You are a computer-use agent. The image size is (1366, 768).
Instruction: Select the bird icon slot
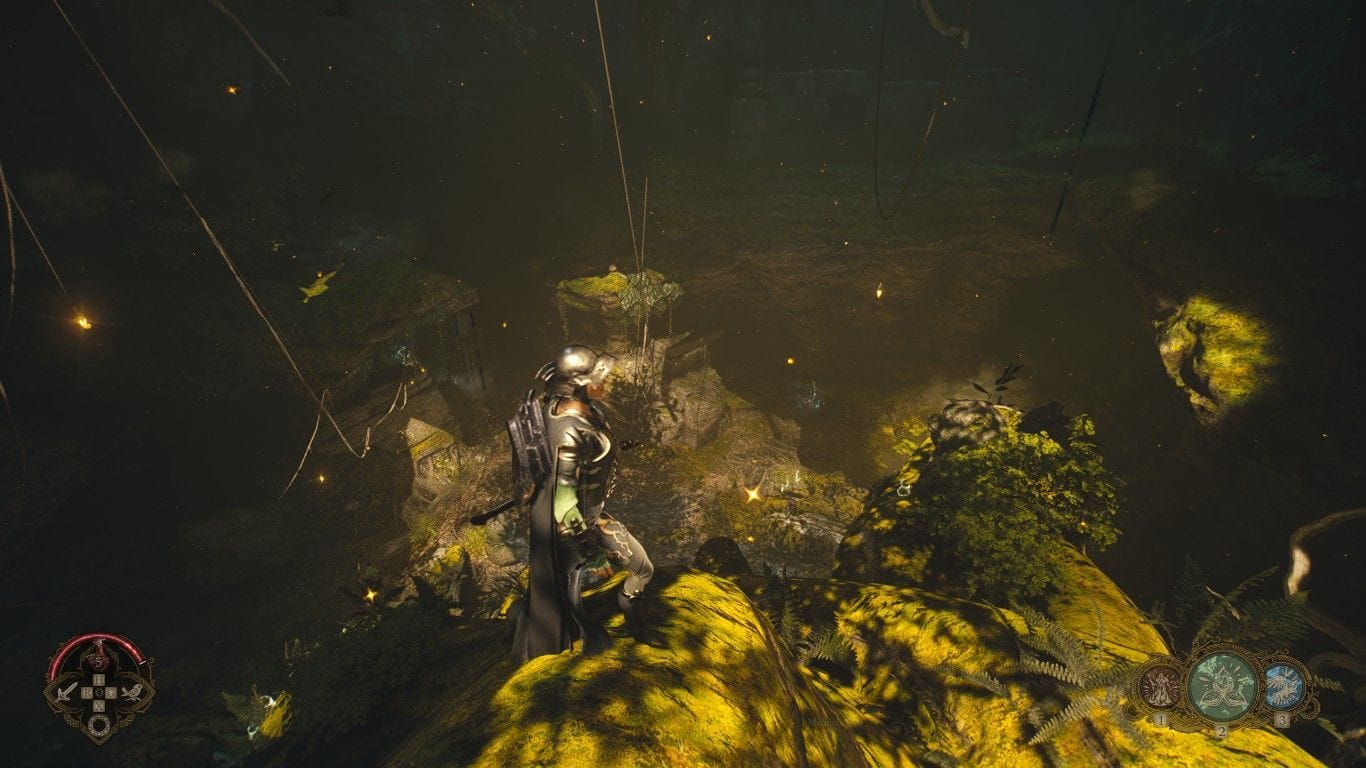point(131,691)
